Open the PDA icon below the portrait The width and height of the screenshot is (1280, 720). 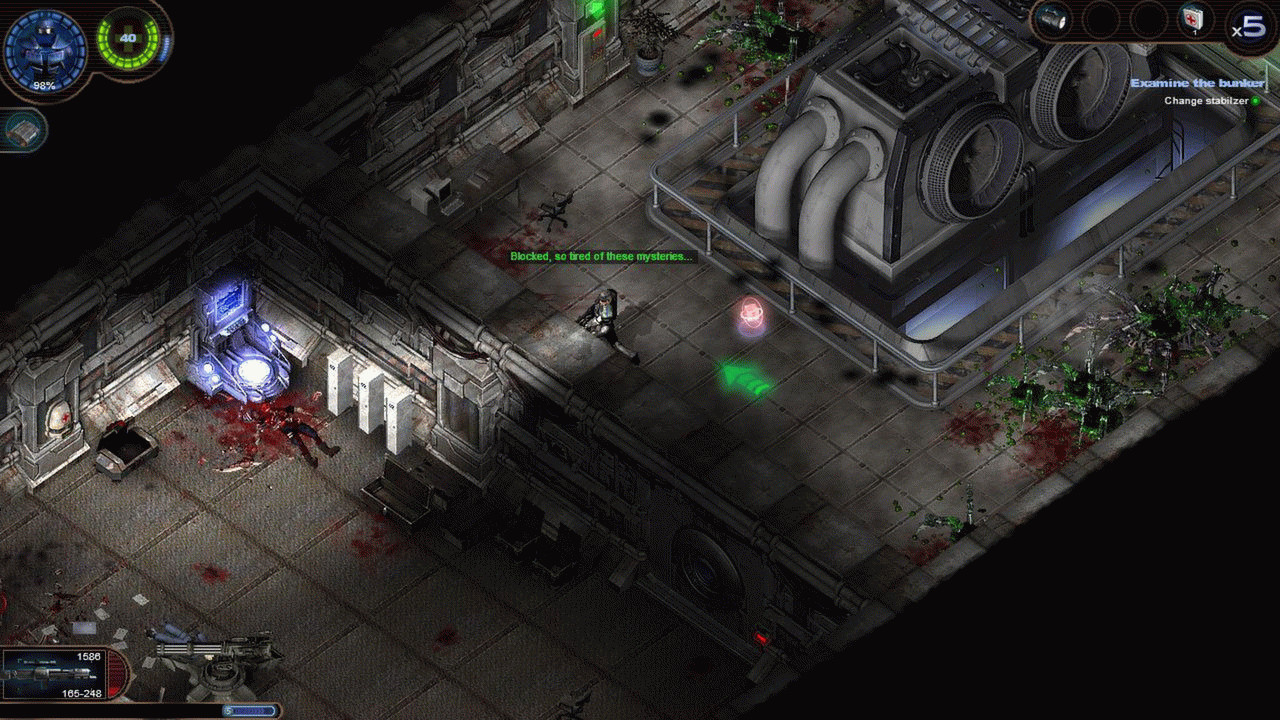click(x=24, y=131)
